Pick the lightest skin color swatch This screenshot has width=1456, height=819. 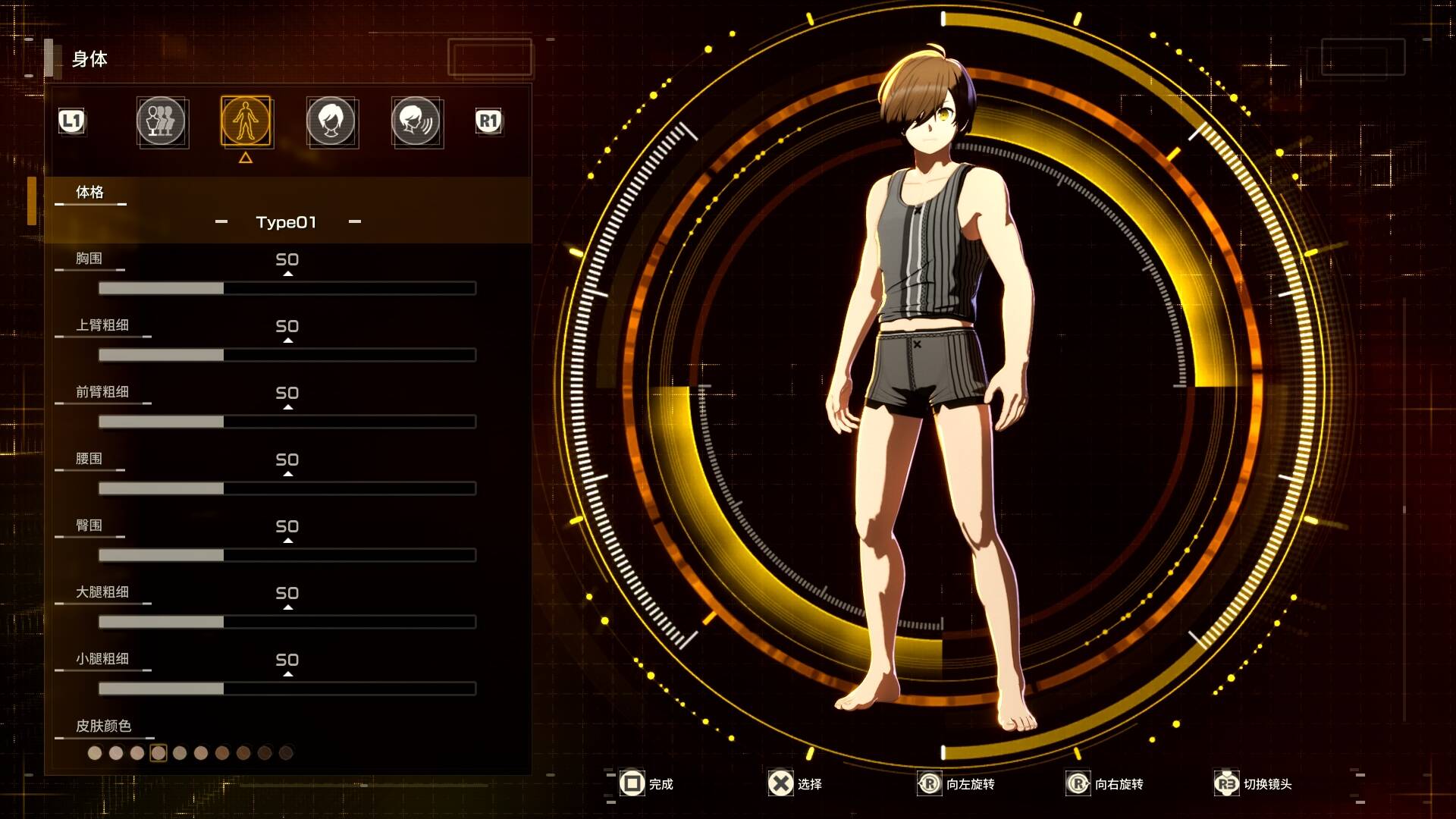[x=95, y=753]
